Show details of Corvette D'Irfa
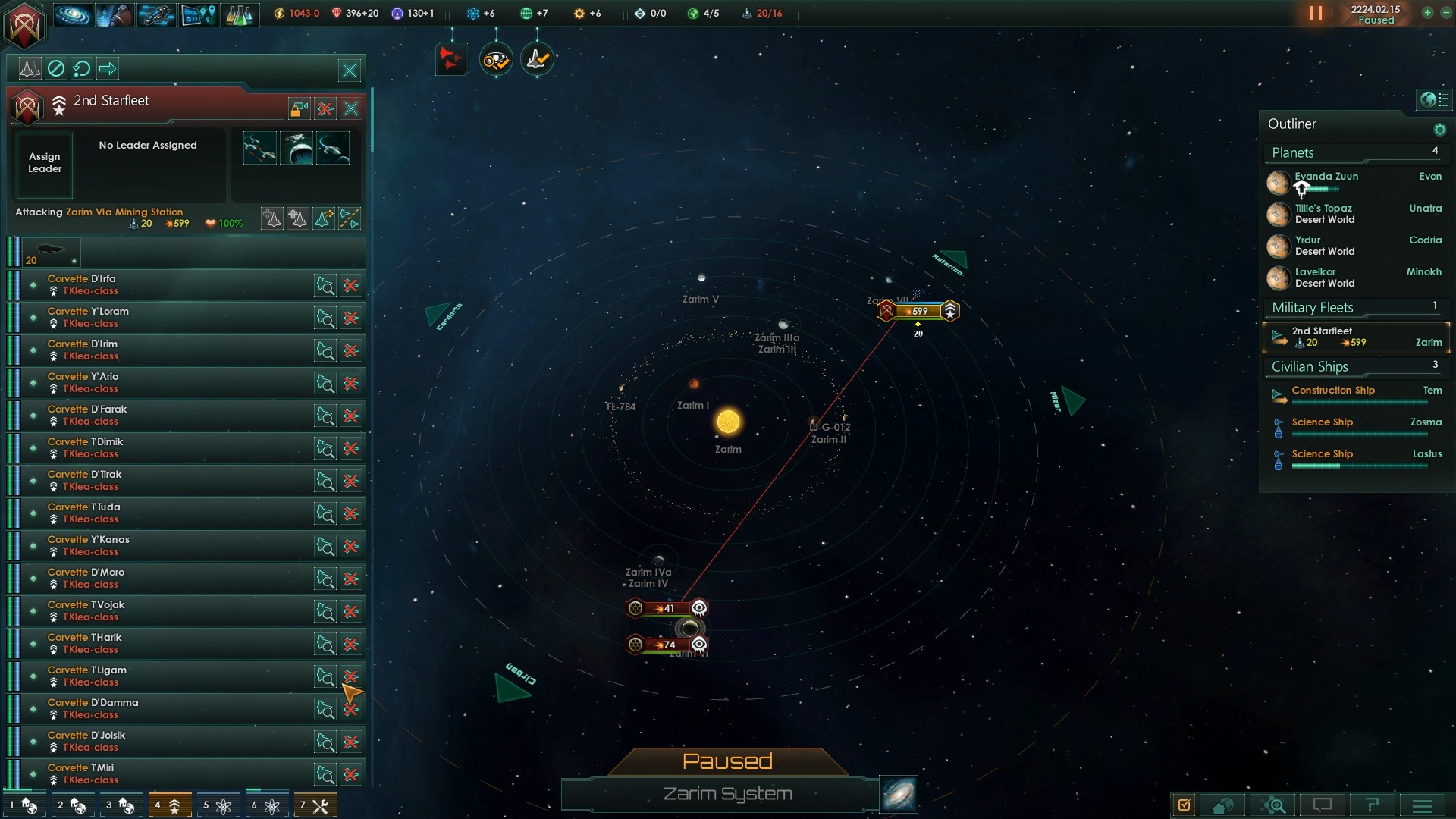1456x819 pixels. [325, 285]
